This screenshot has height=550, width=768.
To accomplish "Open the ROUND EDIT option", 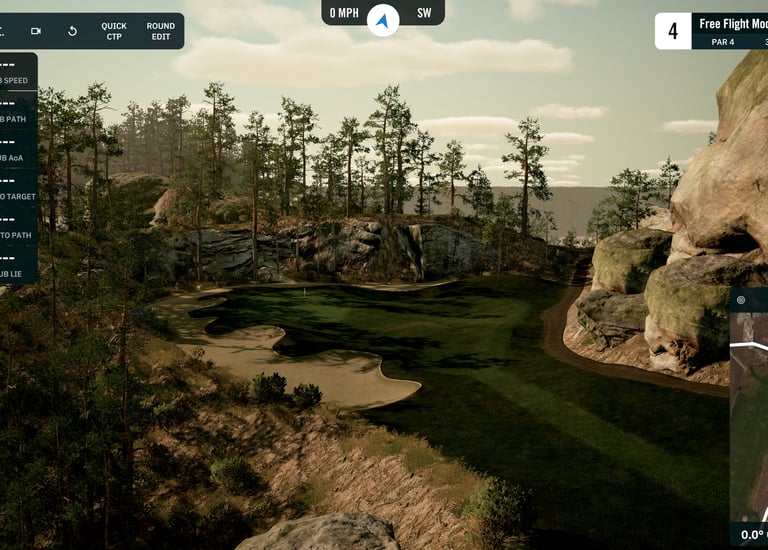I will coord(160,31).
